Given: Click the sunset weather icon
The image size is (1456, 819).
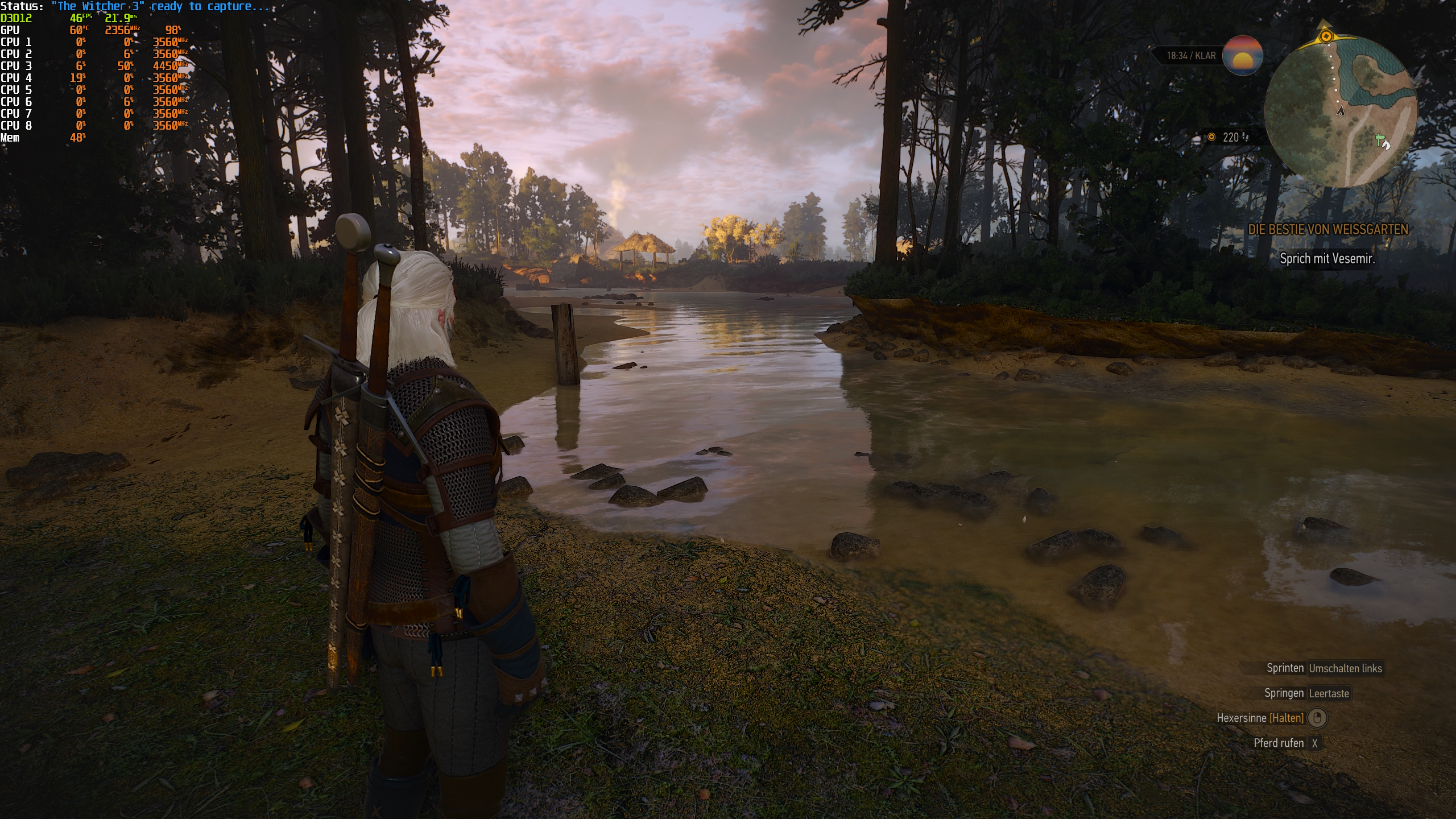Looking at the screenshot, I should (x=1243, y=55).
